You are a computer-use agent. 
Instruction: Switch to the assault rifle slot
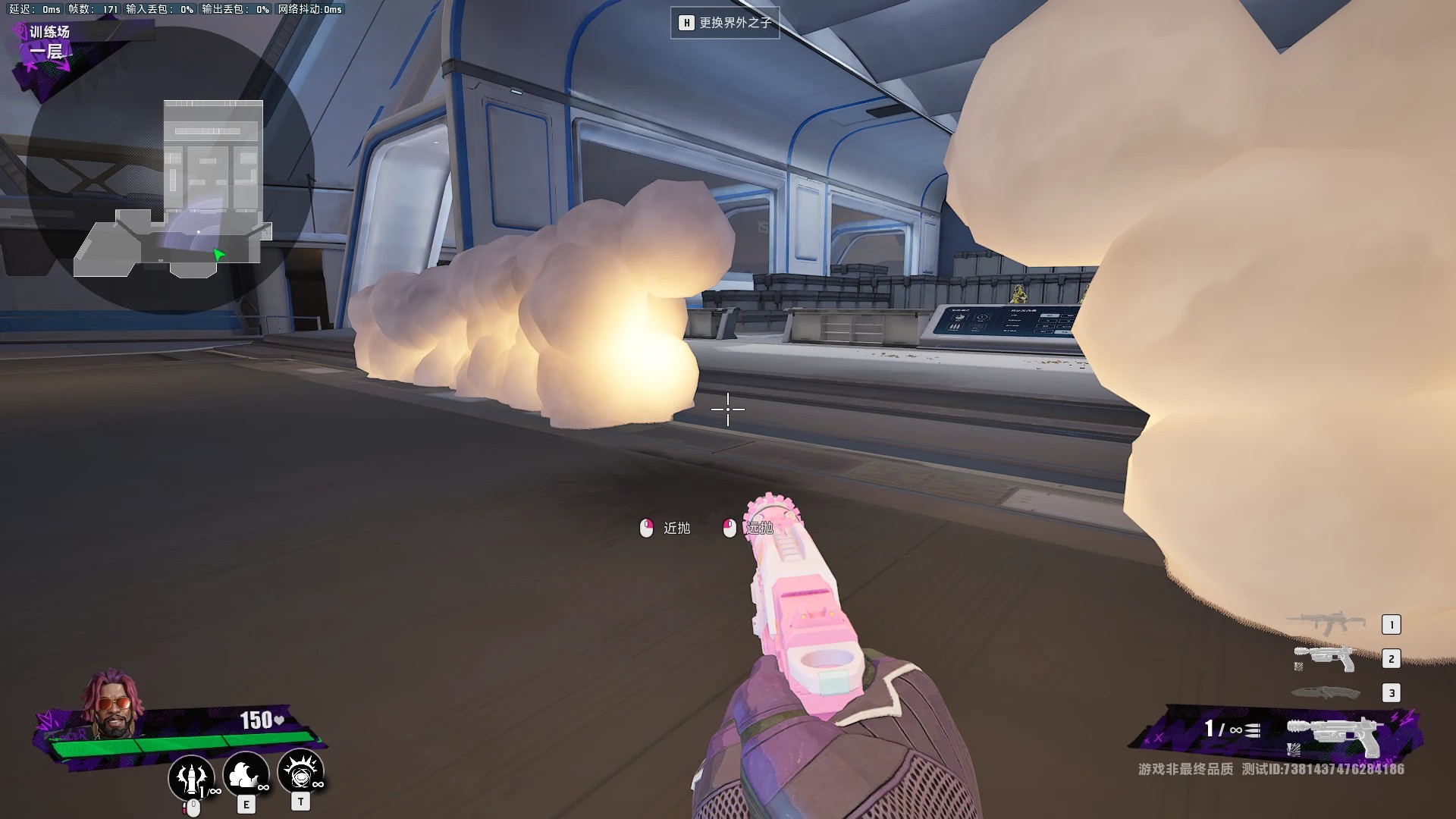(1327, 623)
